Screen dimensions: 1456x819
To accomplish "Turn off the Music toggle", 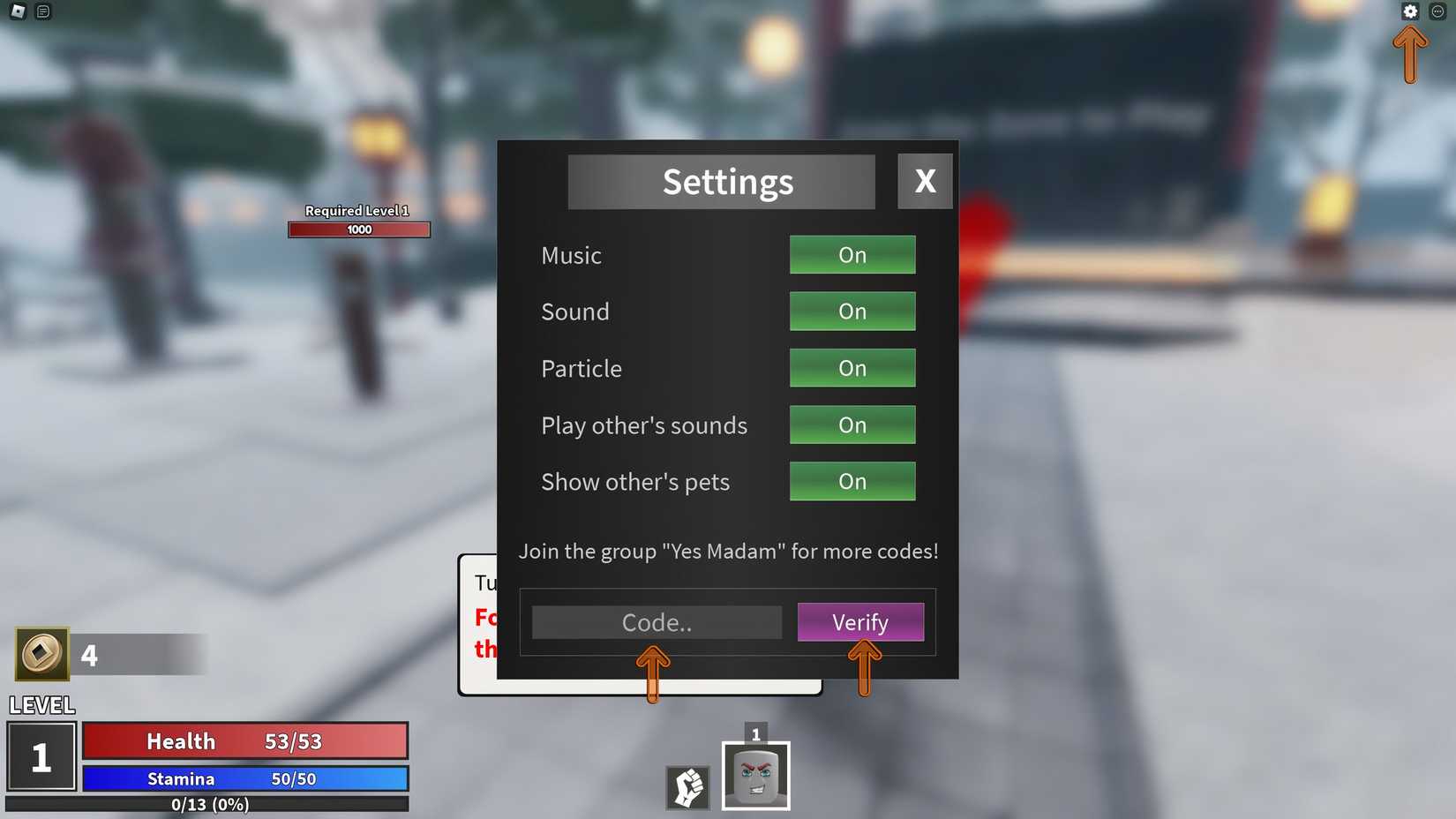I will (852, 255).
